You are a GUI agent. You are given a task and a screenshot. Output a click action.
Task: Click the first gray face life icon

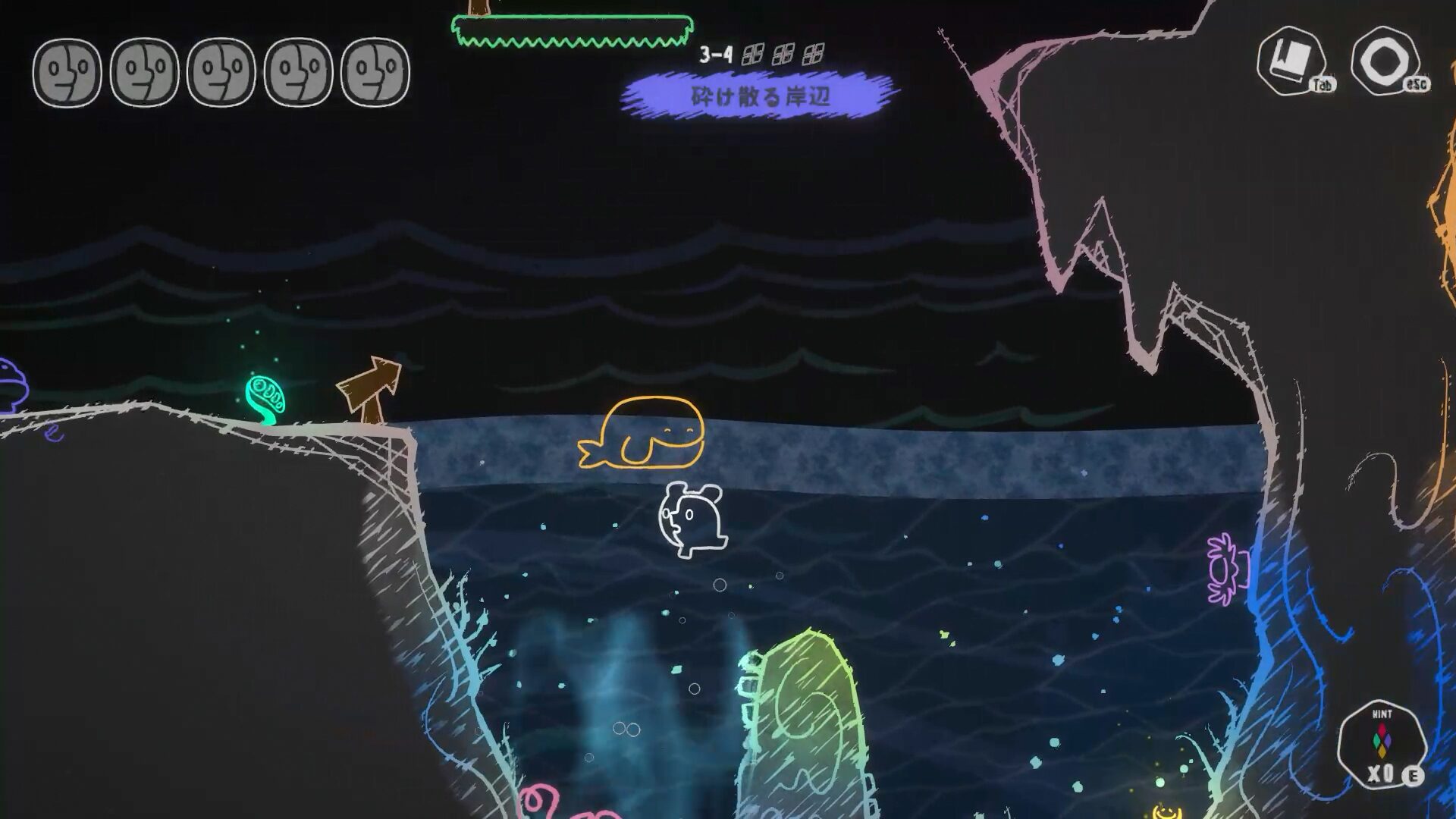(68, 72)
